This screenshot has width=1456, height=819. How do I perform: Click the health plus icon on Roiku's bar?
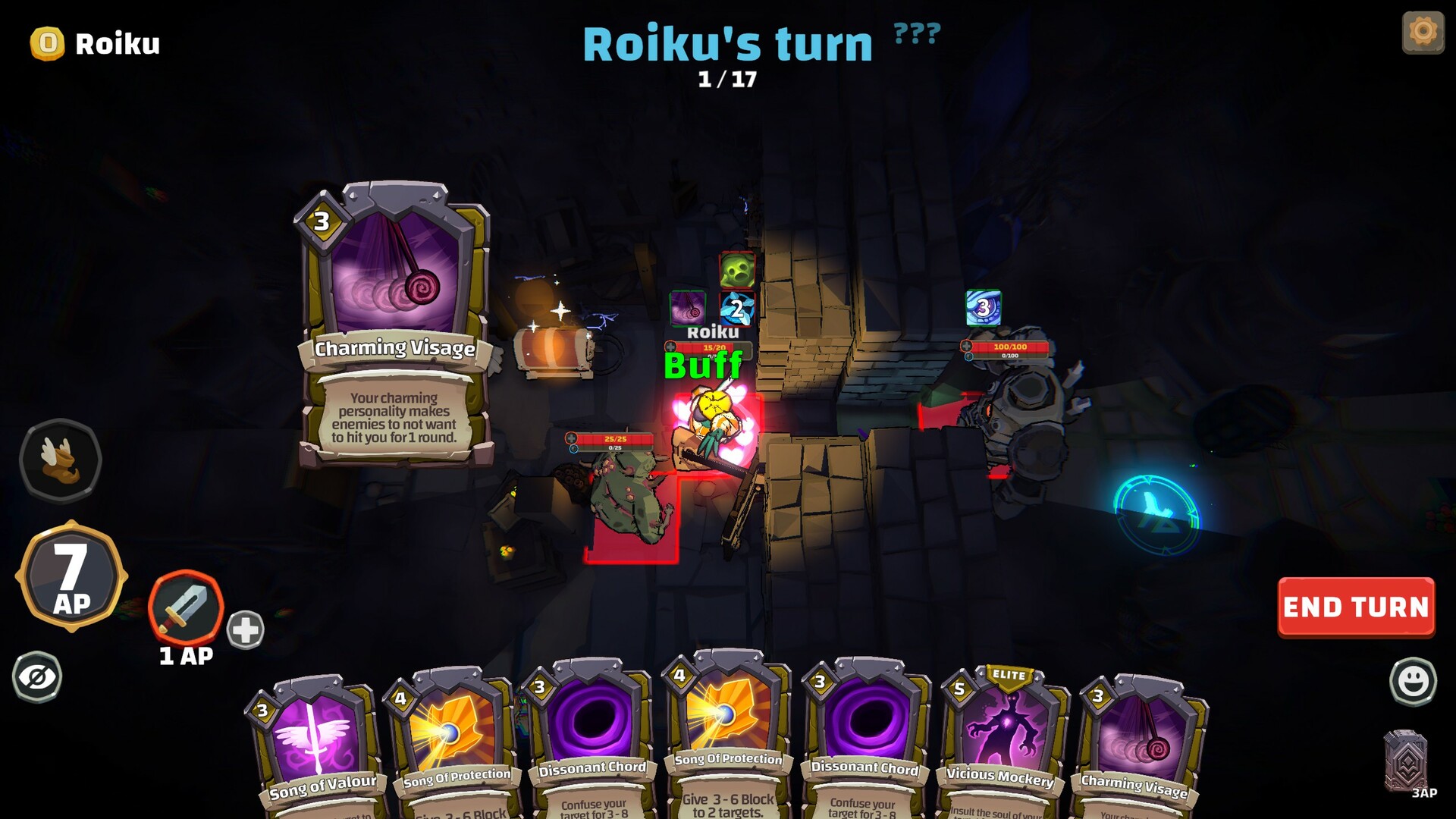670,347
